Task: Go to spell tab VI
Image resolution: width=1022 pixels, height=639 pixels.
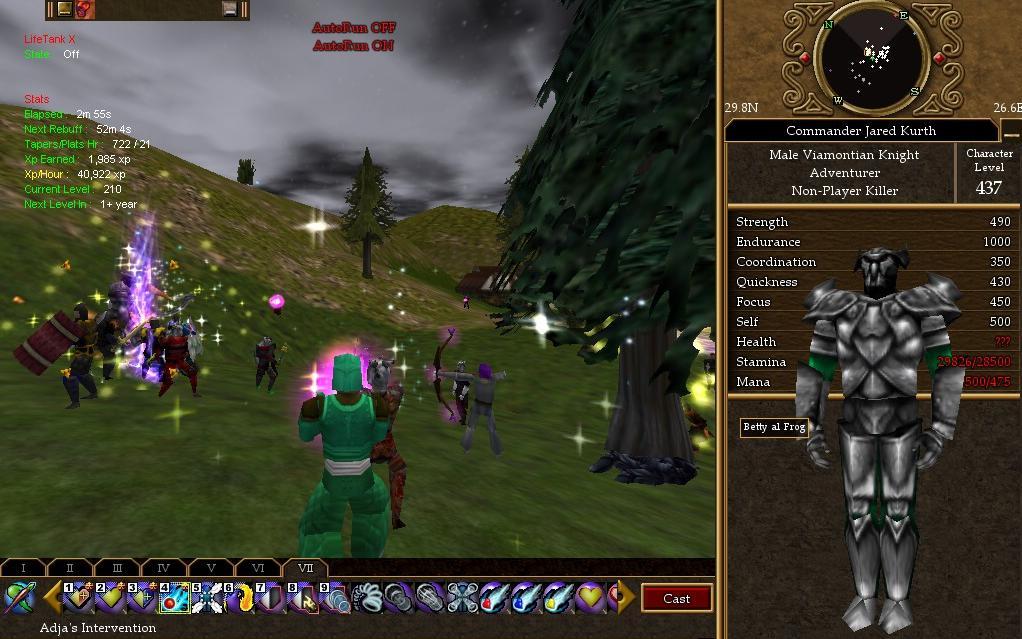Action: point(258,568)
